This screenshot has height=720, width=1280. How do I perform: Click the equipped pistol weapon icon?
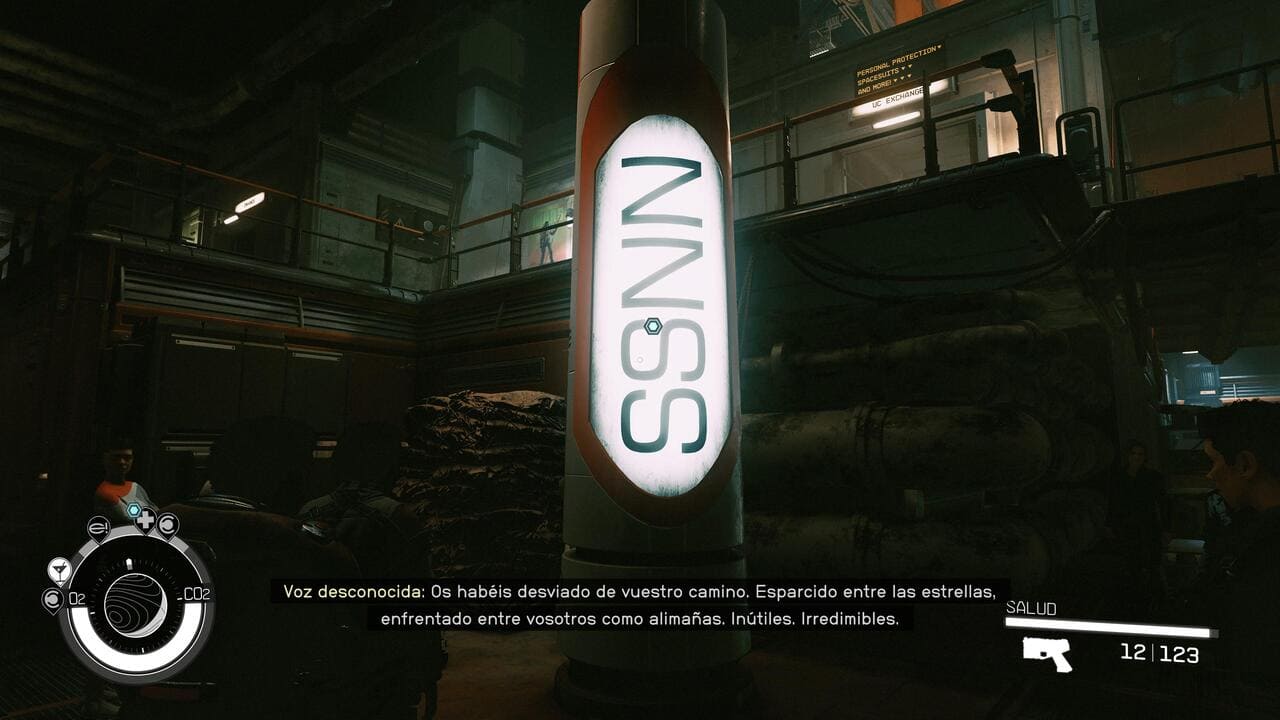coord(1047,654)
